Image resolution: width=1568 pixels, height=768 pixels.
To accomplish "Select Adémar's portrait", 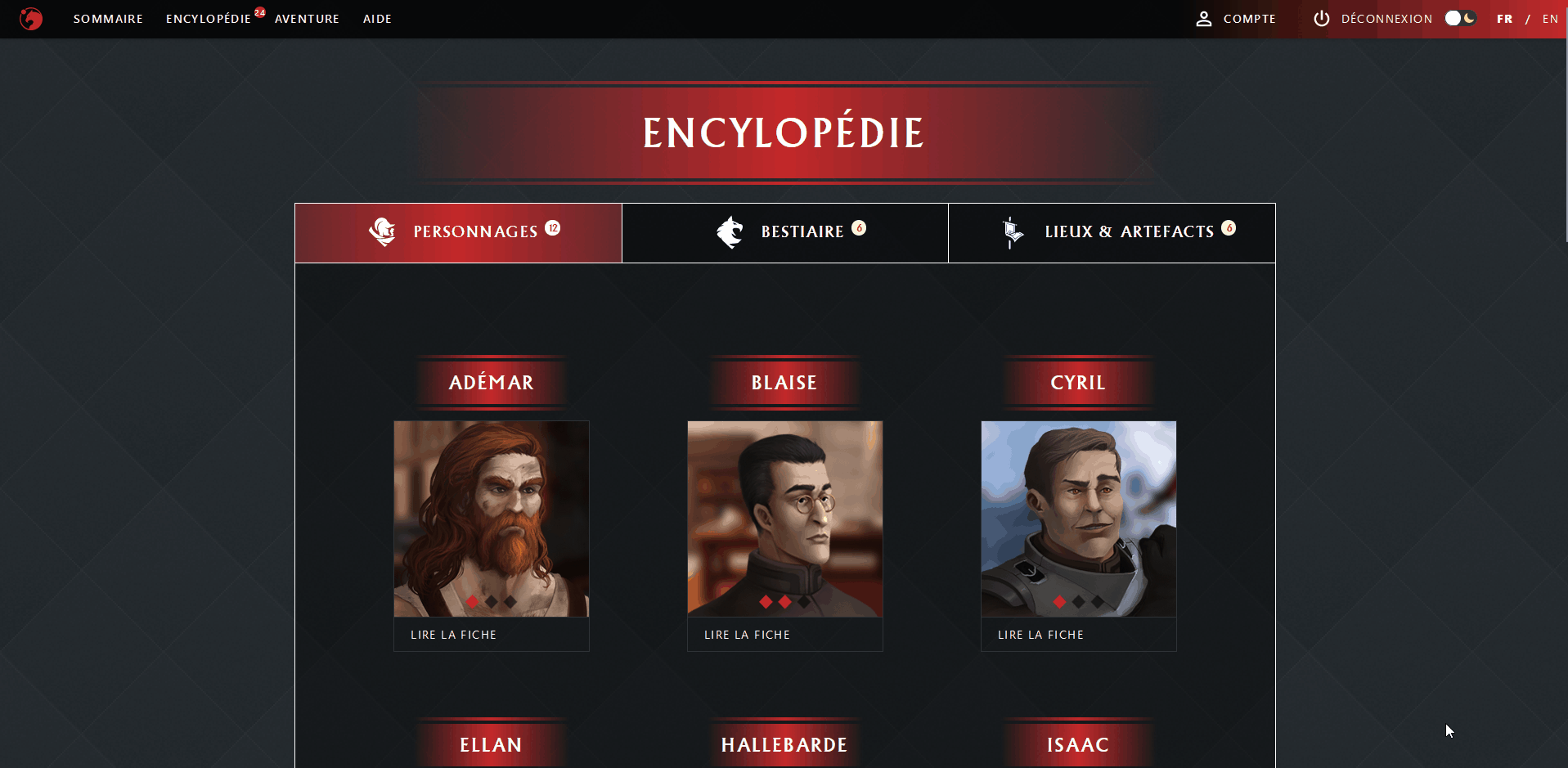I will [x=492, y=519].
